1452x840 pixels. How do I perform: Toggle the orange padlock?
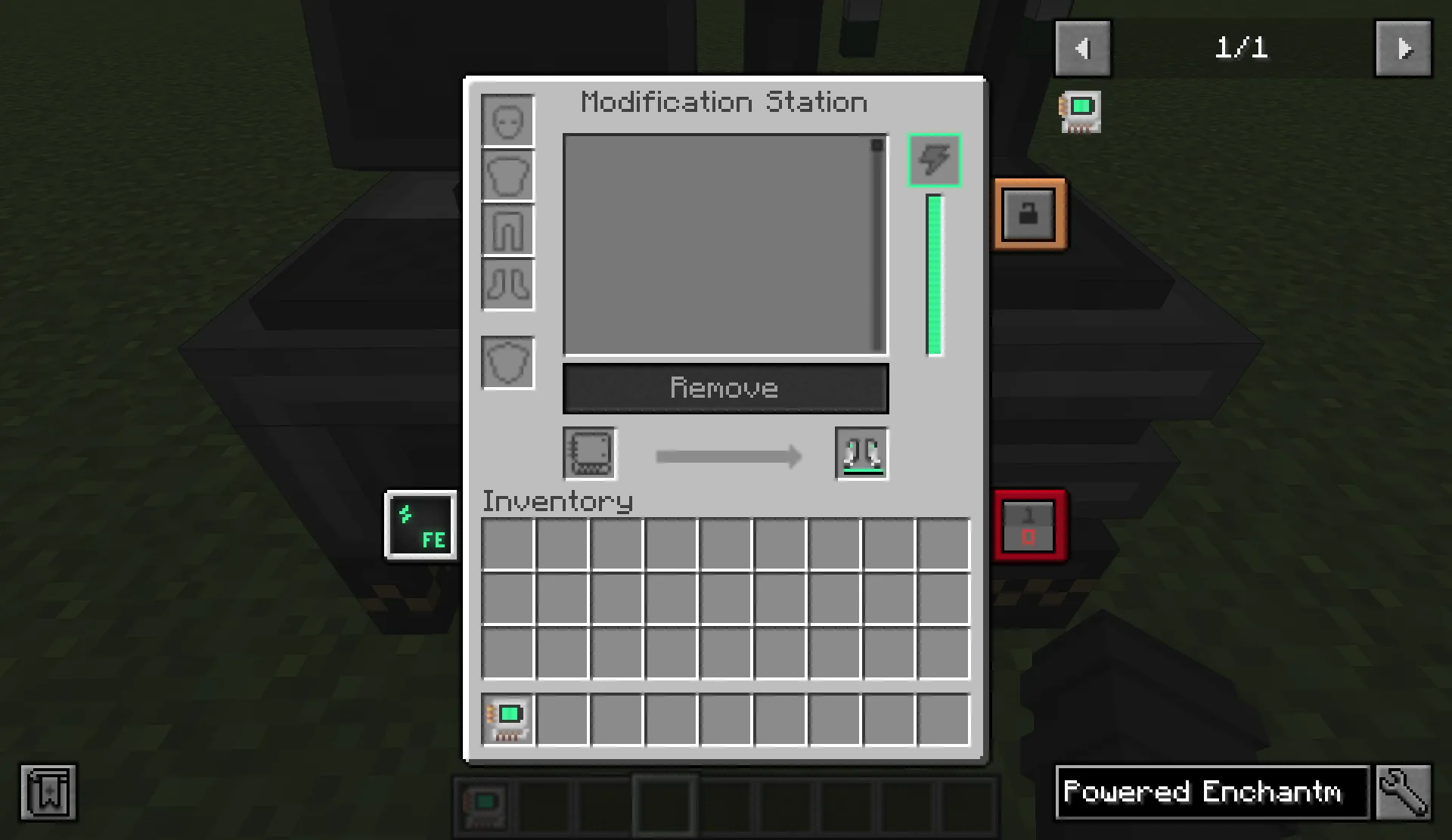point(1030,214)
